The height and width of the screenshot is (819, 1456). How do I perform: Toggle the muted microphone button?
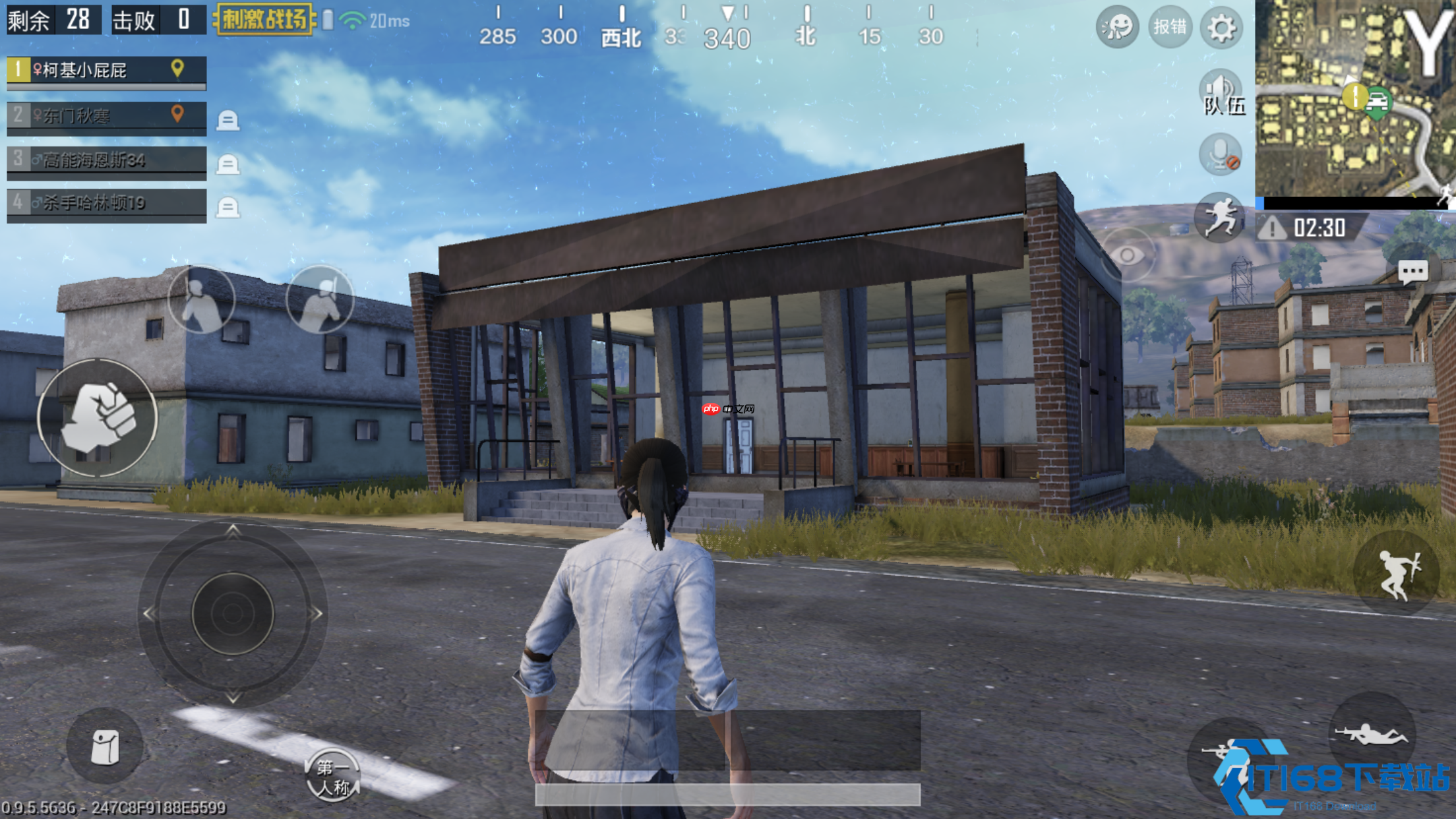pyautogui.click(x=1220, y=154)
